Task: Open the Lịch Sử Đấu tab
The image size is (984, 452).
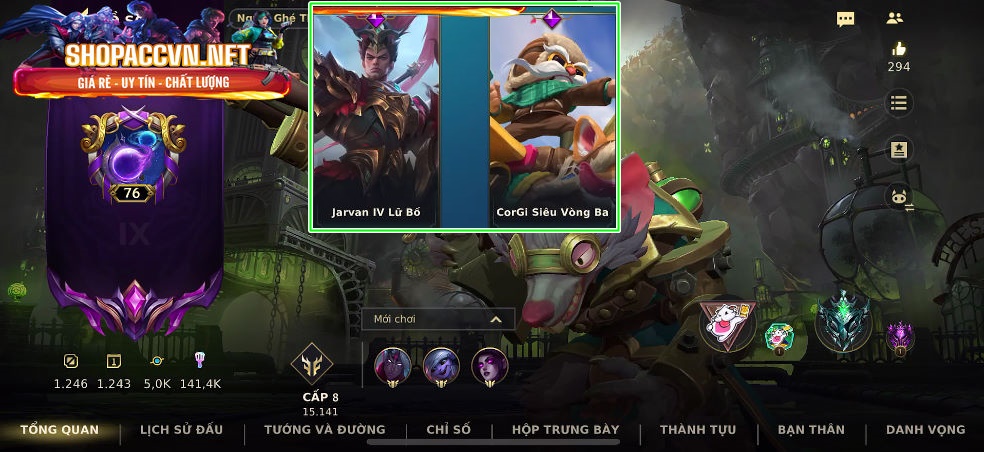Action: click(x=181, y=430)
